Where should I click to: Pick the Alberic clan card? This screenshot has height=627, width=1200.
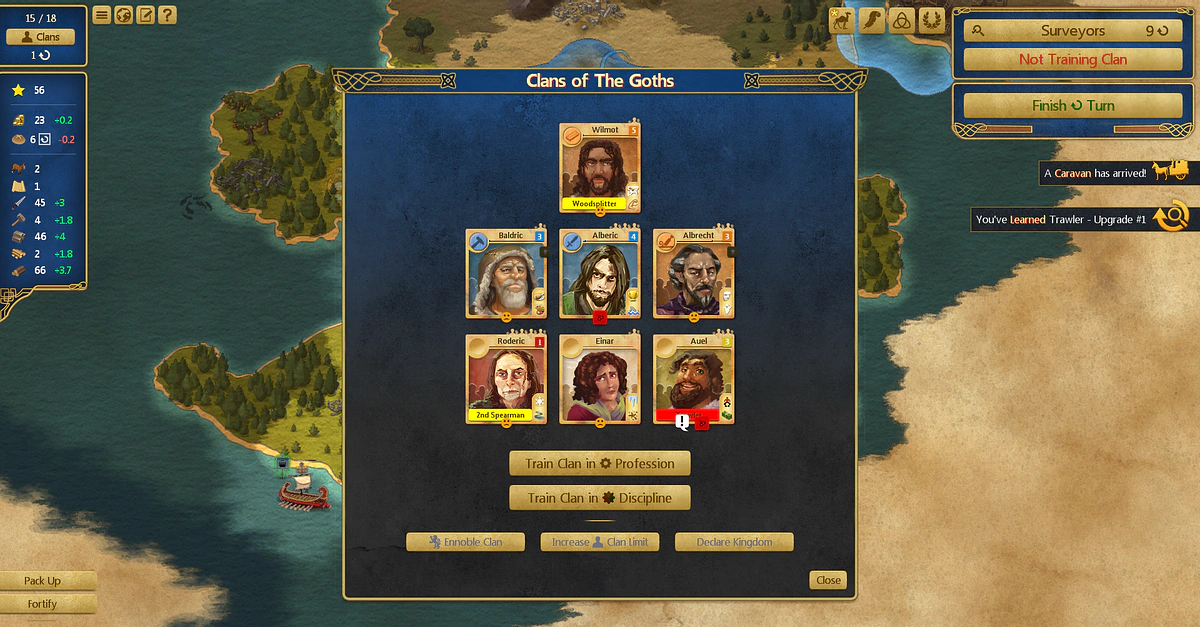click(599, 274)
